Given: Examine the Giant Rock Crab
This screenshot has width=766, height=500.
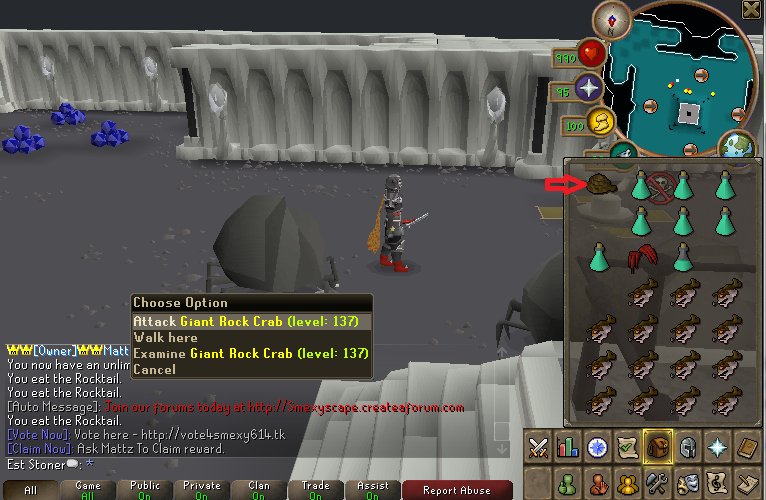Looking at the screenshot, I should [x=251, y=353].
